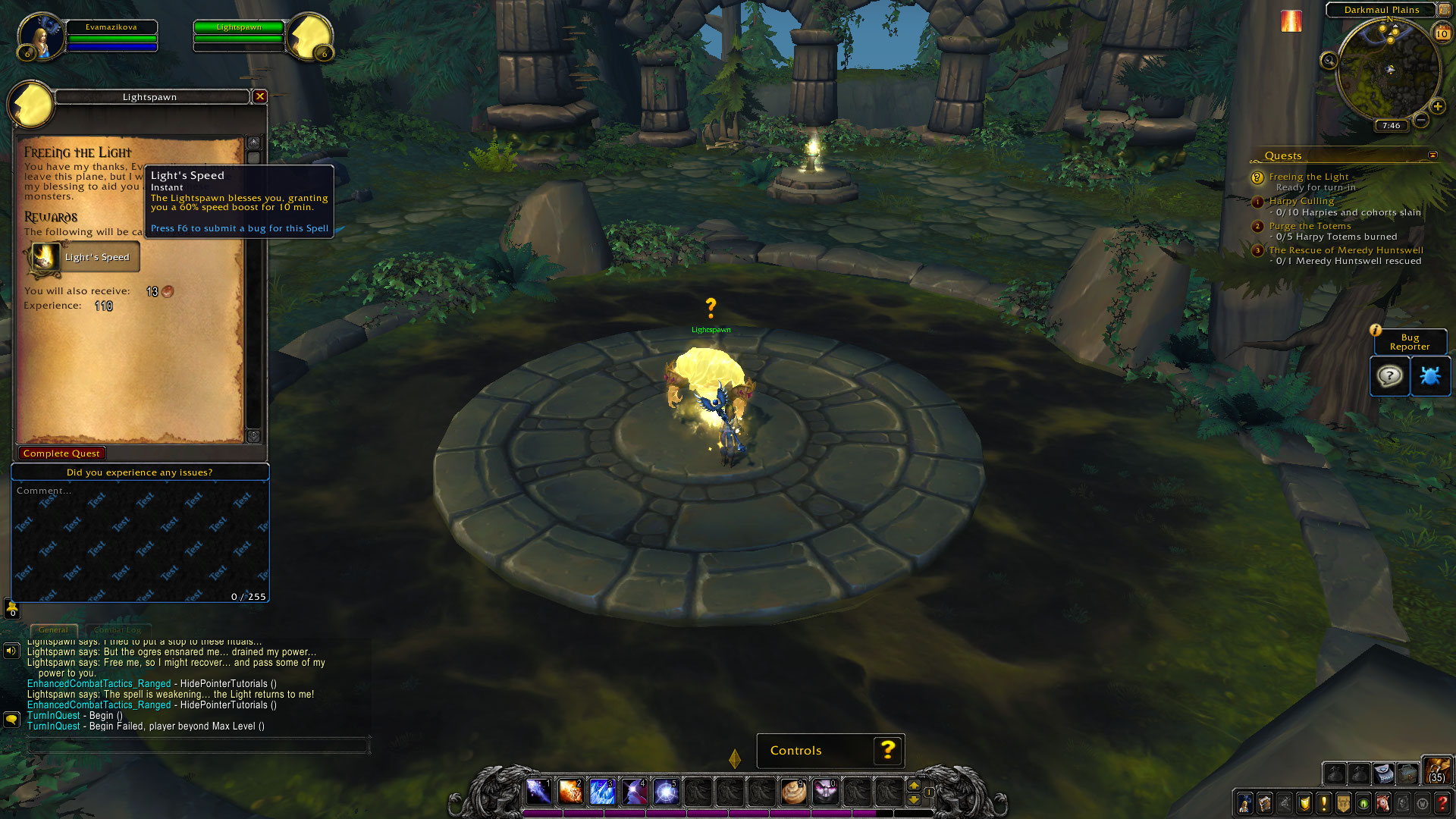Use the cinnamon roll food in slot 9
The height and width of the screenshot is (819, 1456).
pyautogui.click(x=793, y=792)
